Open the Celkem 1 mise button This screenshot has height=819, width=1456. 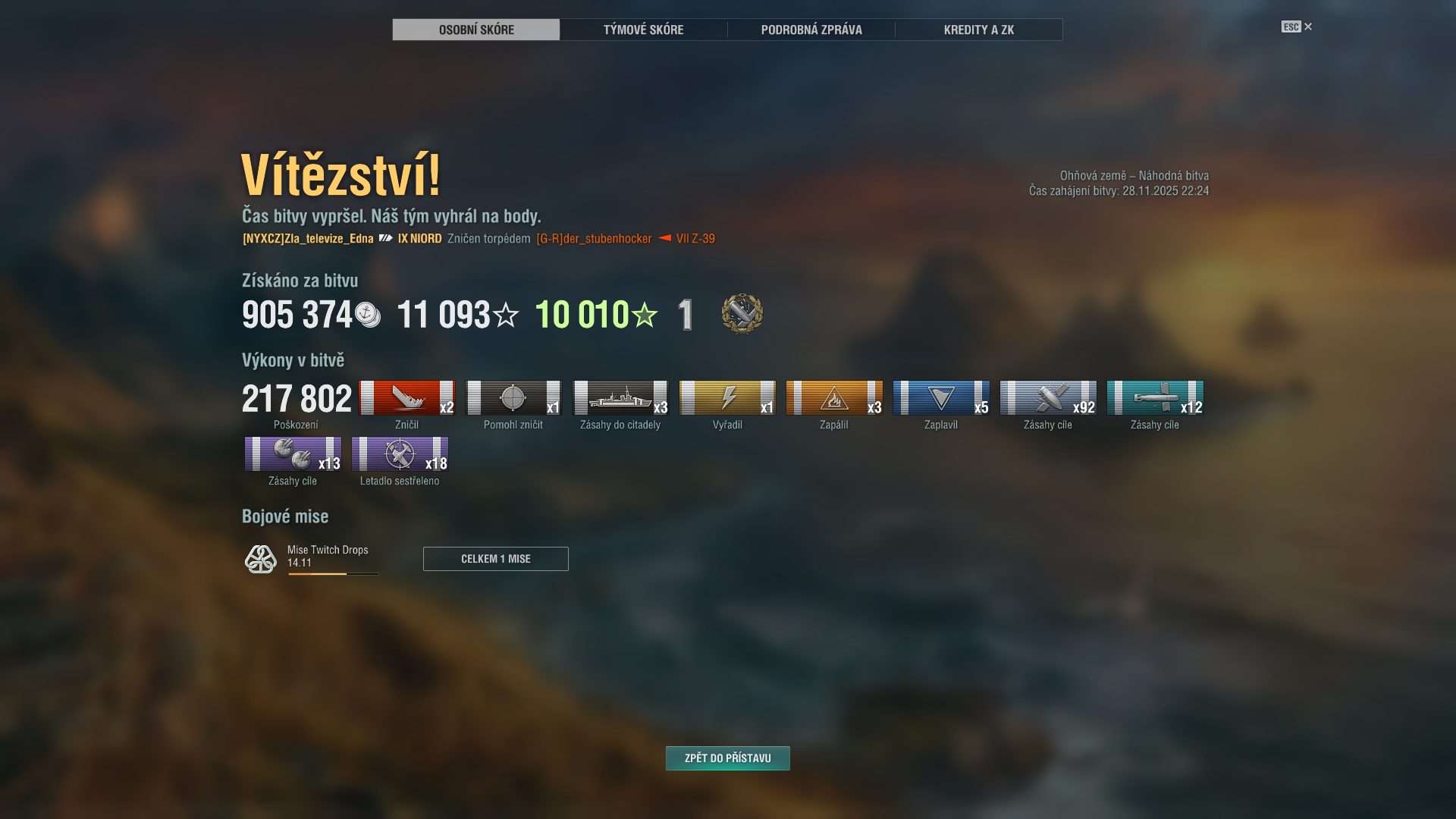click(x=495, y=559)
